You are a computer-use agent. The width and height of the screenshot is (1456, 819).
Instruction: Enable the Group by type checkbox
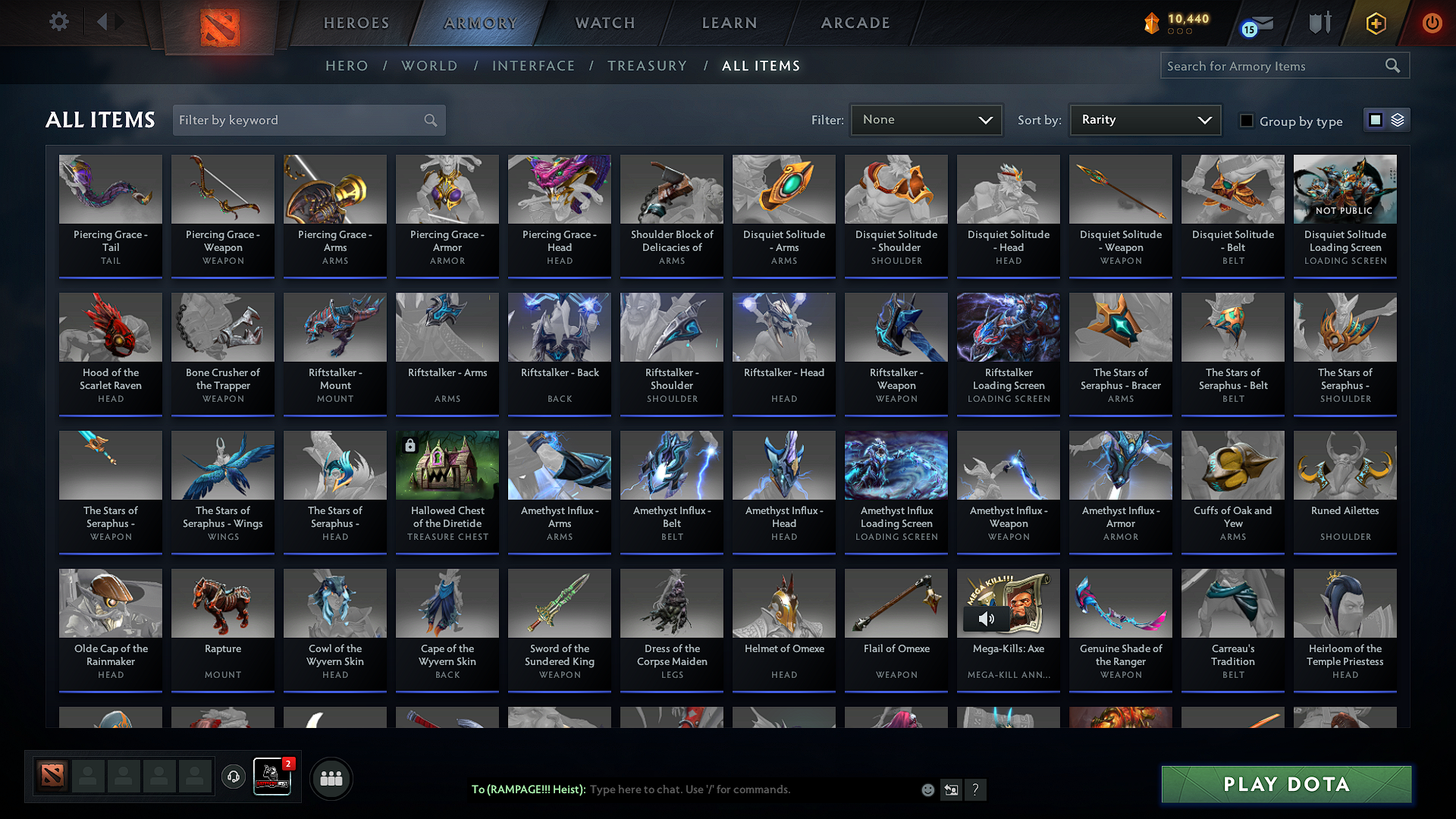click(x=1246, y=121)
